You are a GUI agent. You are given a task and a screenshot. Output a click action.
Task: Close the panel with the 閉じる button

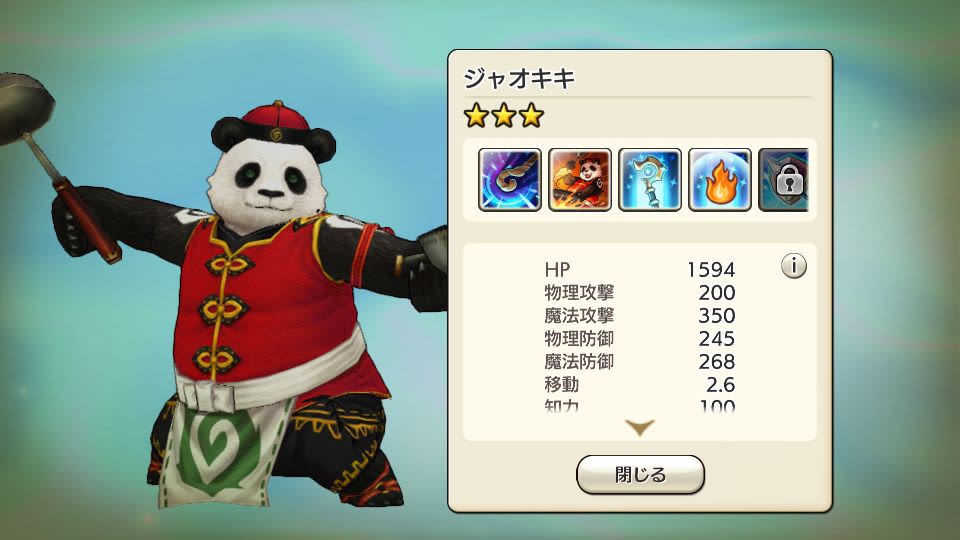click(640, 475)
